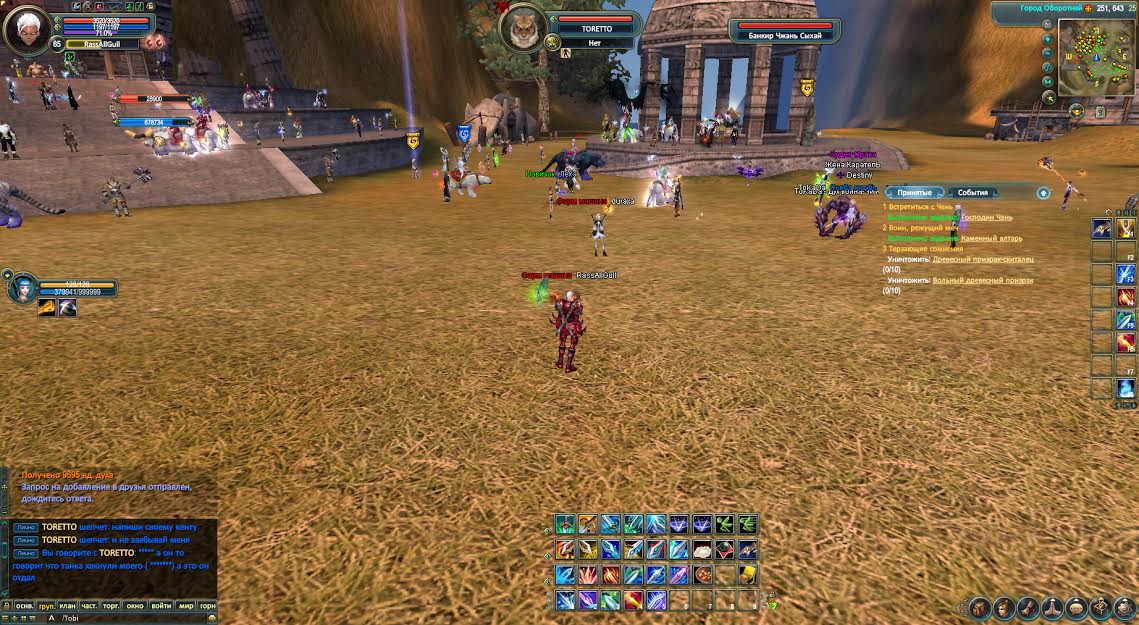The image size is (1139, 625).
Task: Click the "Каменный алтарь" quest link
Action: click(990, 239)
